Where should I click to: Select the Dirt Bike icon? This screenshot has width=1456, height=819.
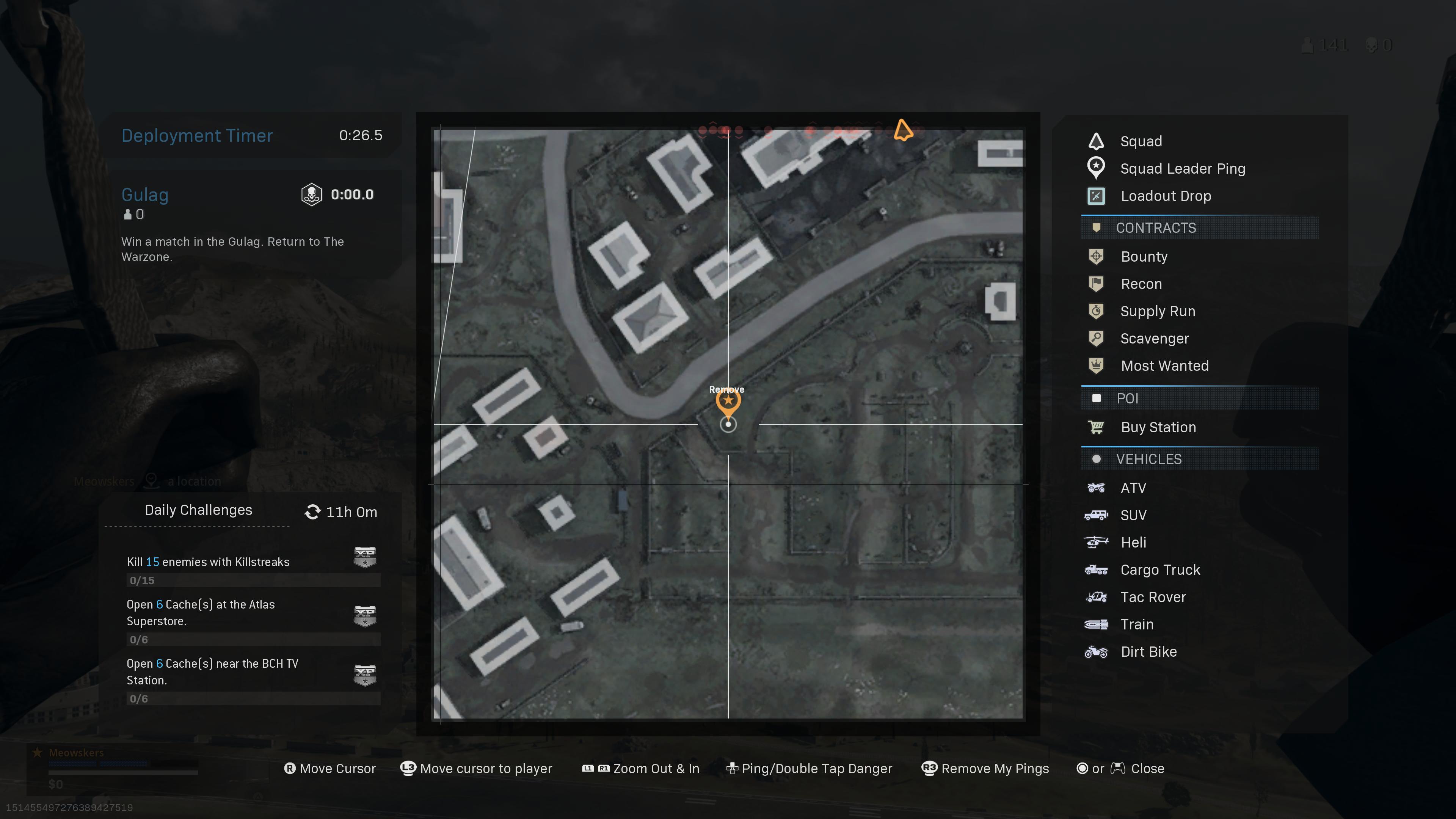[x=1097, y=651]
